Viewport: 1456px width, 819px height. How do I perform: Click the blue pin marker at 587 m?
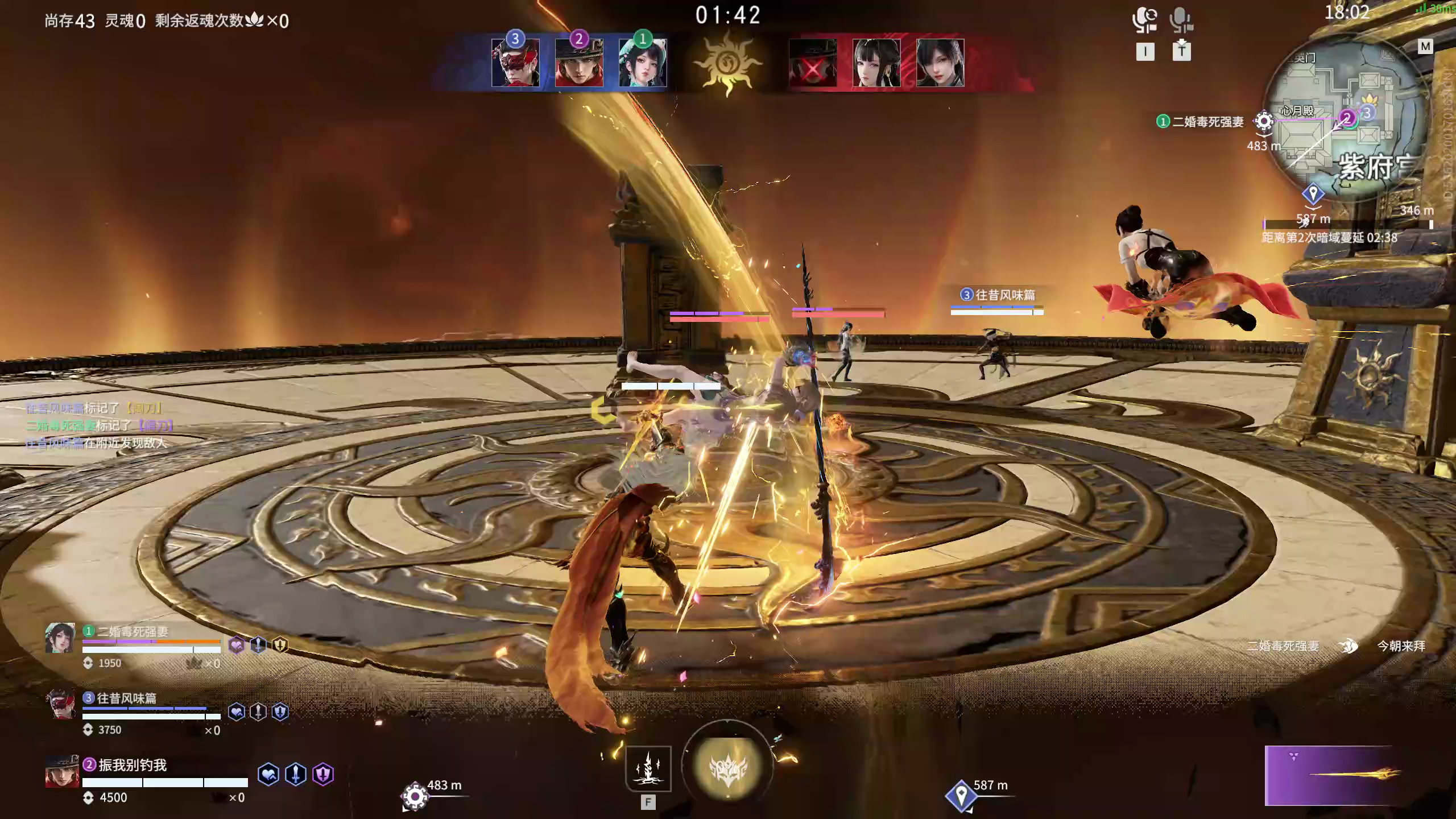point(961,795)
